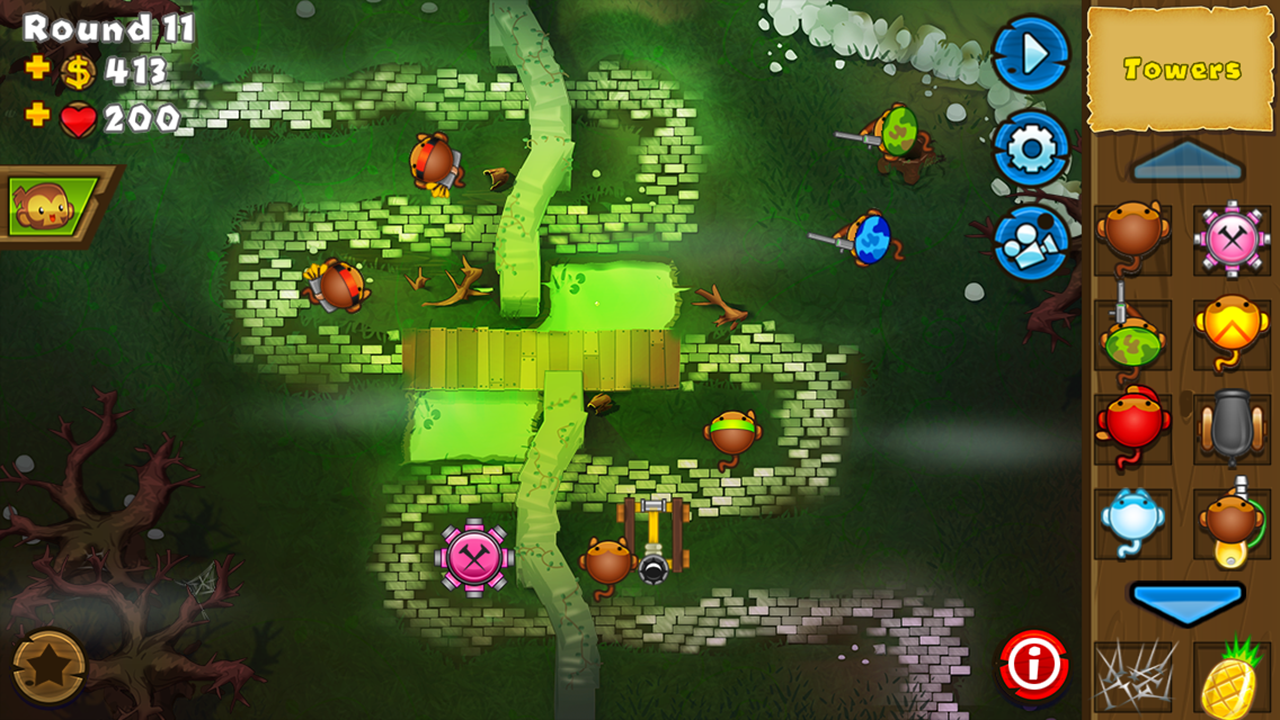Open the Towers panel header
The width and height of the screenshot is (1280, 720).
1181,70
